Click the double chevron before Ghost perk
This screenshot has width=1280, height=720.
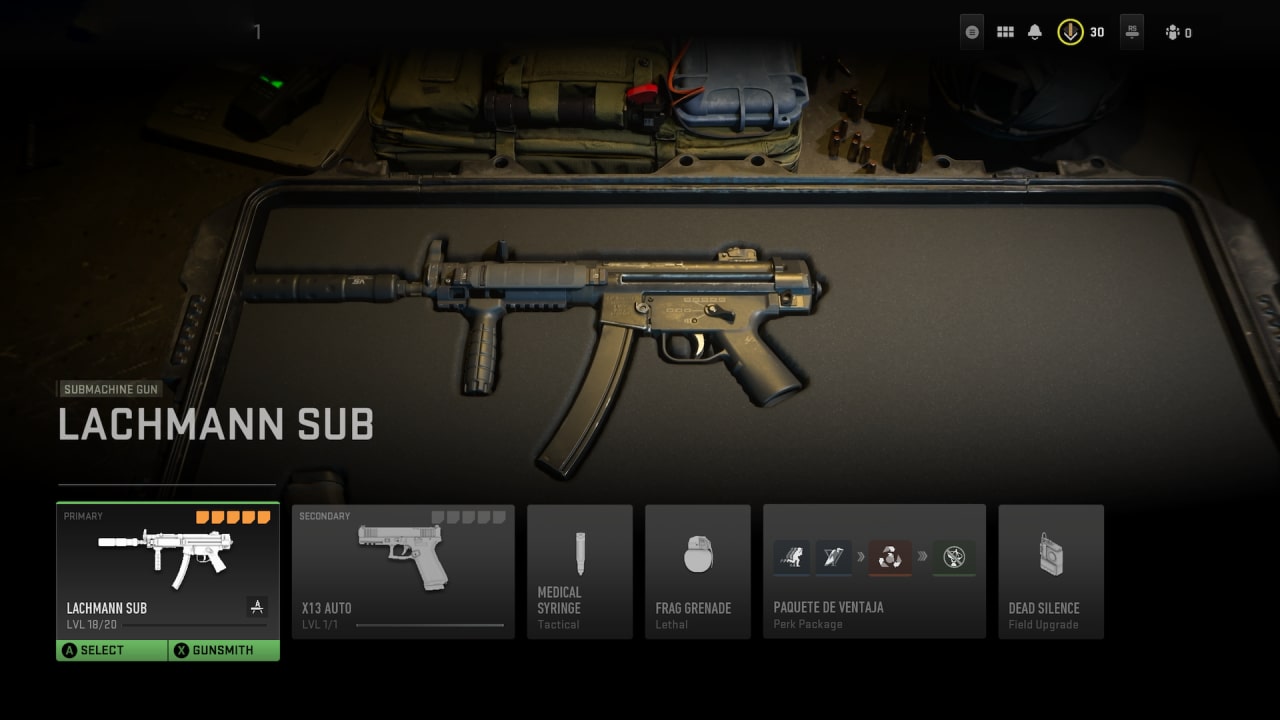[921, 557]
